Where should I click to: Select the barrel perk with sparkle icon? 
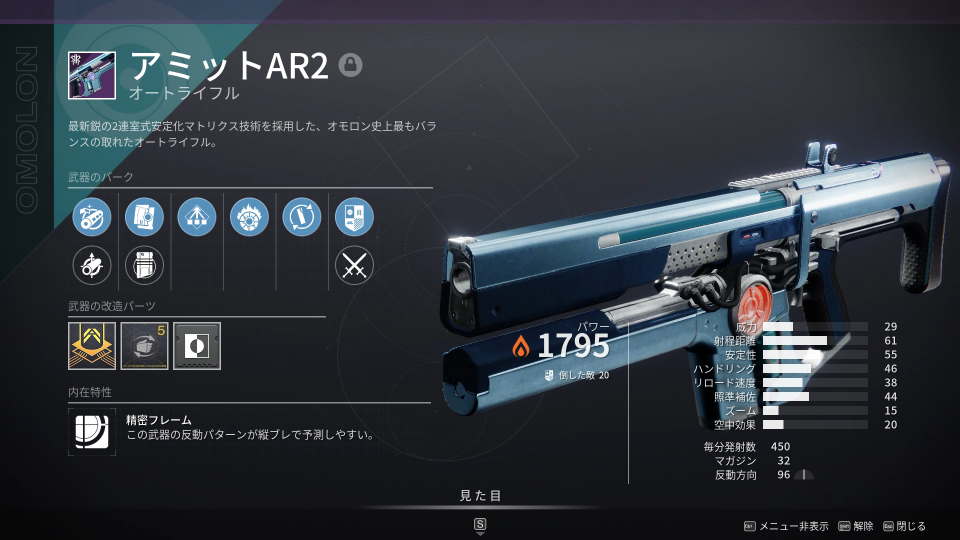click(x=93, y=216)
